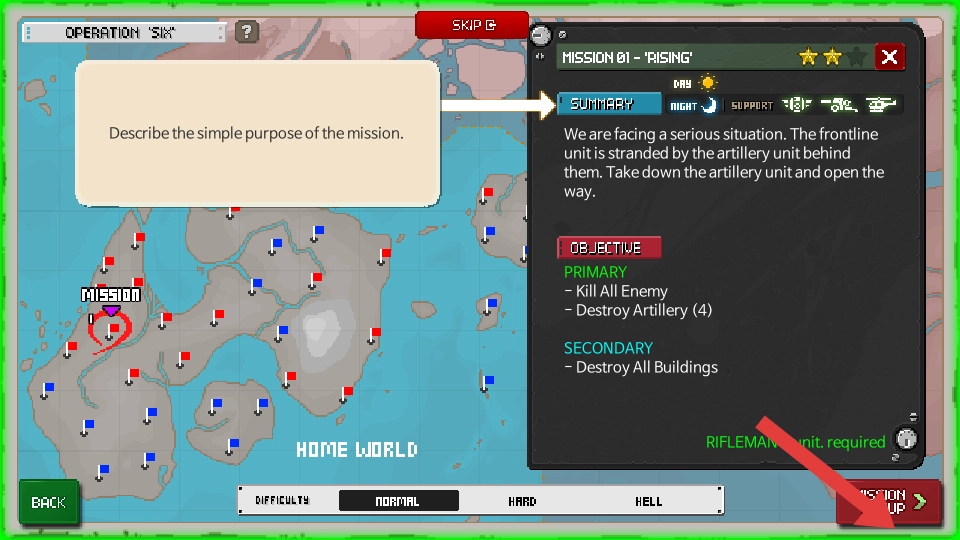Set difficulty to Hard
960x540 pixels.
(522, 501)
